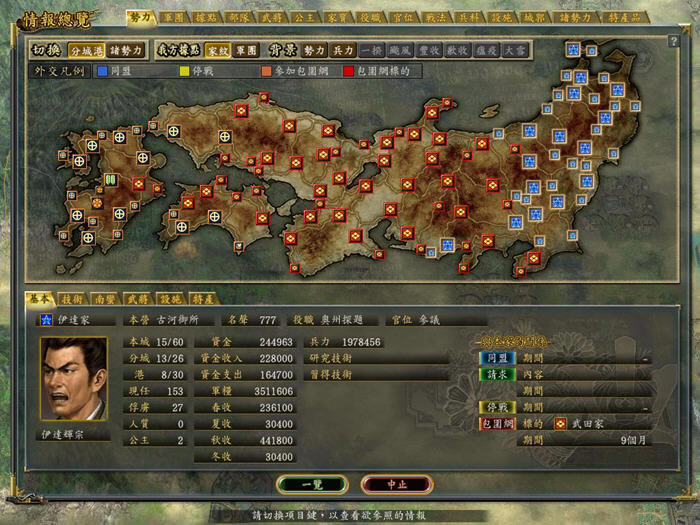Image resolution: width=700 pixels, height=525 pixels.
Task: Open the 軍團 tab in the top row
Action: 173,17
